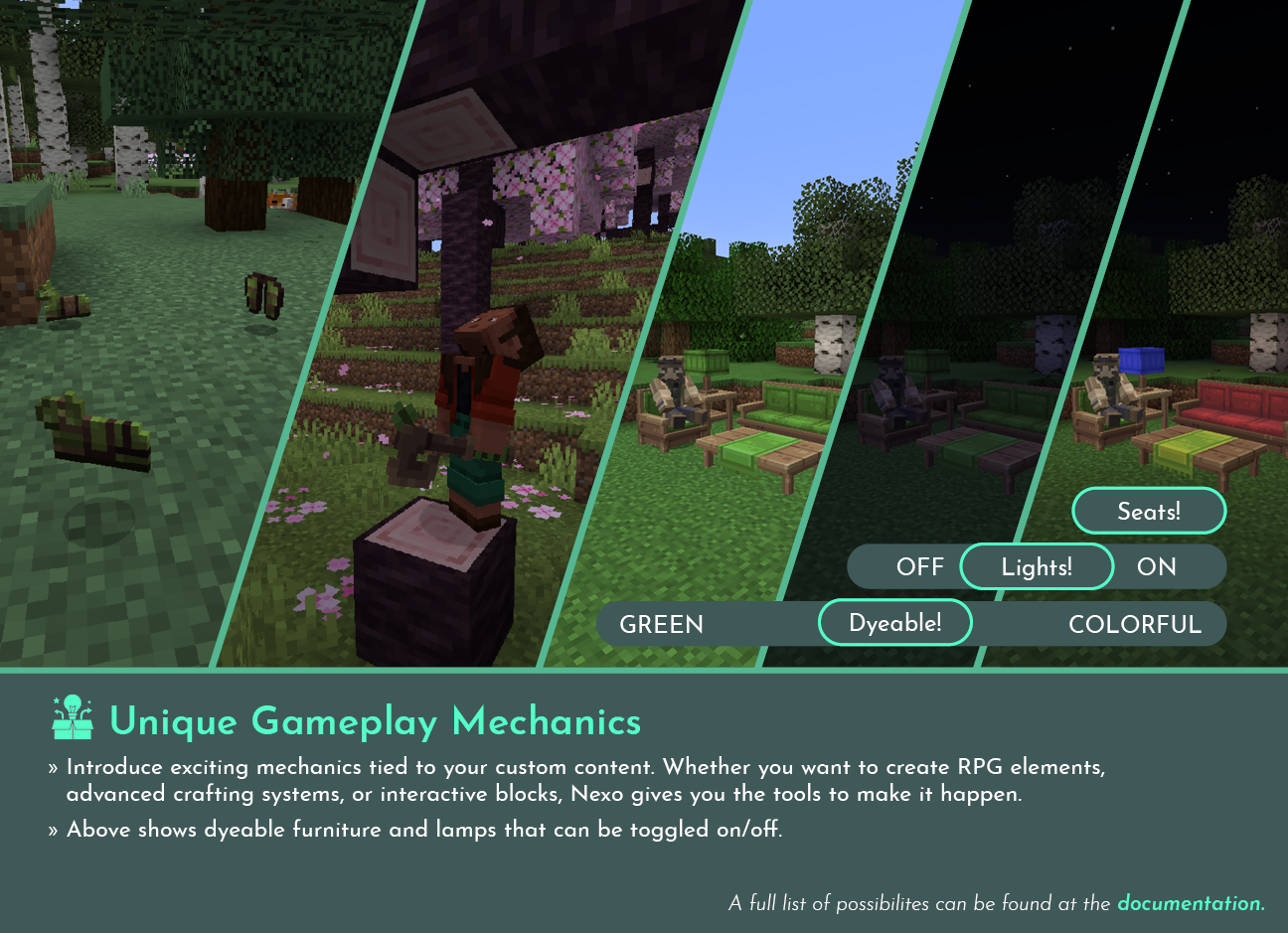Open the documentation link
The image size is (1288, 933).
click(1190, 903)
